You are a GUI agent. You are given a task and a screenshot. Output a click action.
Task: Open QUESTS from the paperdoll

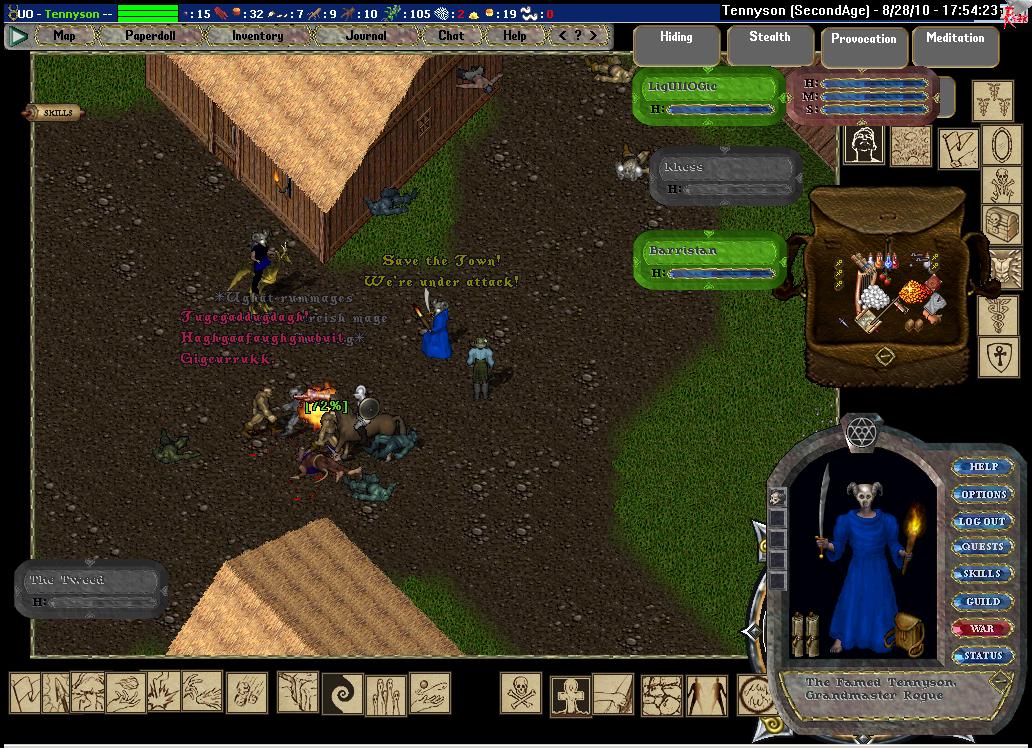pyautogui.click(x=982, y=547)
